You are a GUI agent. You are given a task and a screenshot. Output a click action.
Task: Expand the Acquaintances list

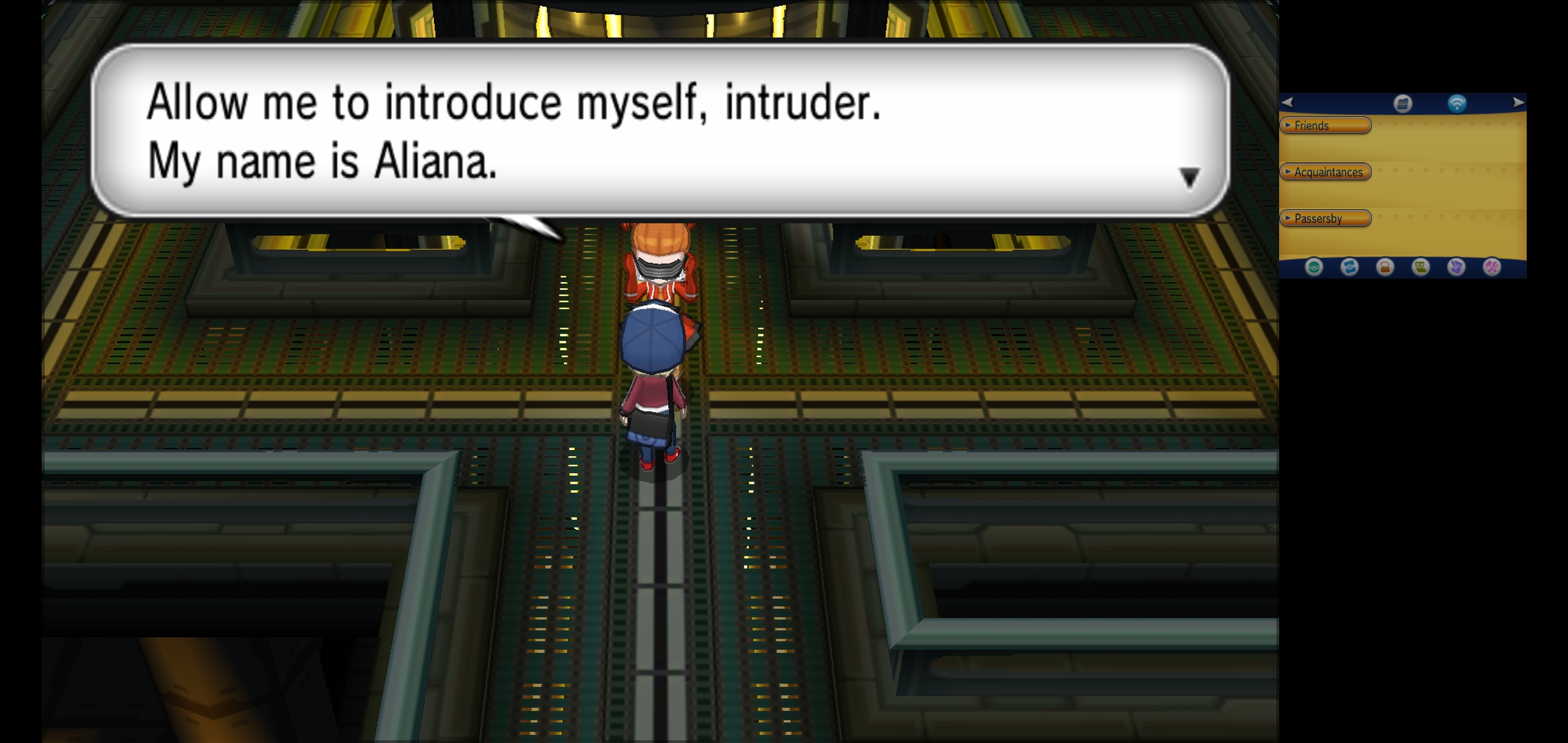[1325, 172]
